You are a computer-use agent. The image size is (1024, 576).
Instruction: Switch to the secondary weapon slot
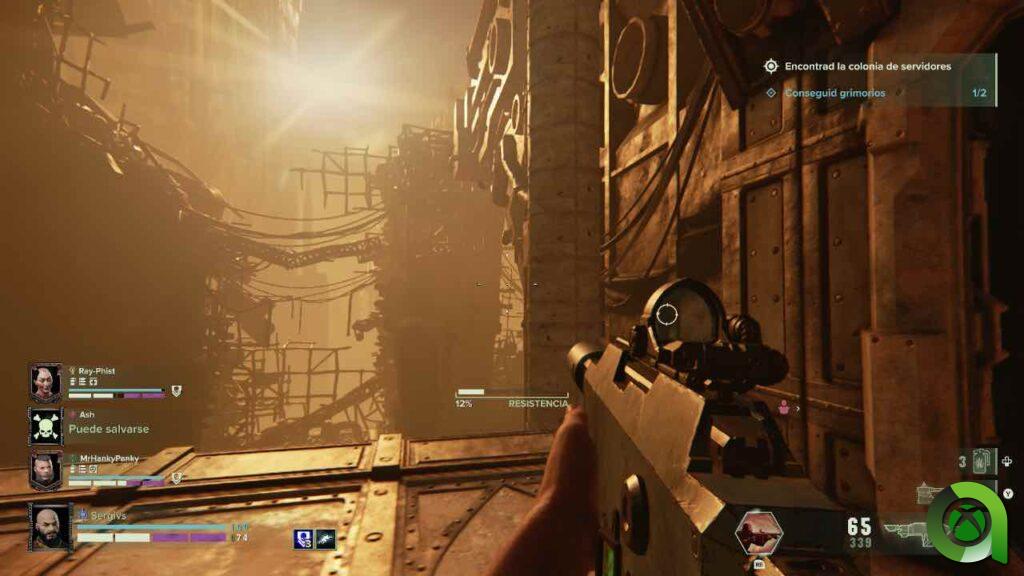[x=930, y=492]
